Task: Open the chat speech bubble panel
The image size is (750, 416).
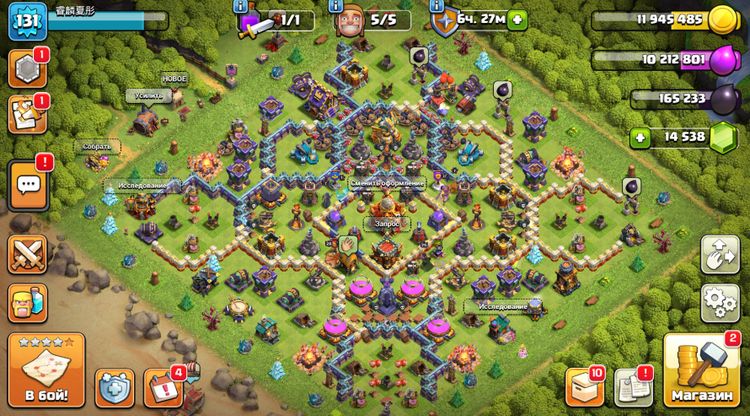Action: [x=28, y=185]
